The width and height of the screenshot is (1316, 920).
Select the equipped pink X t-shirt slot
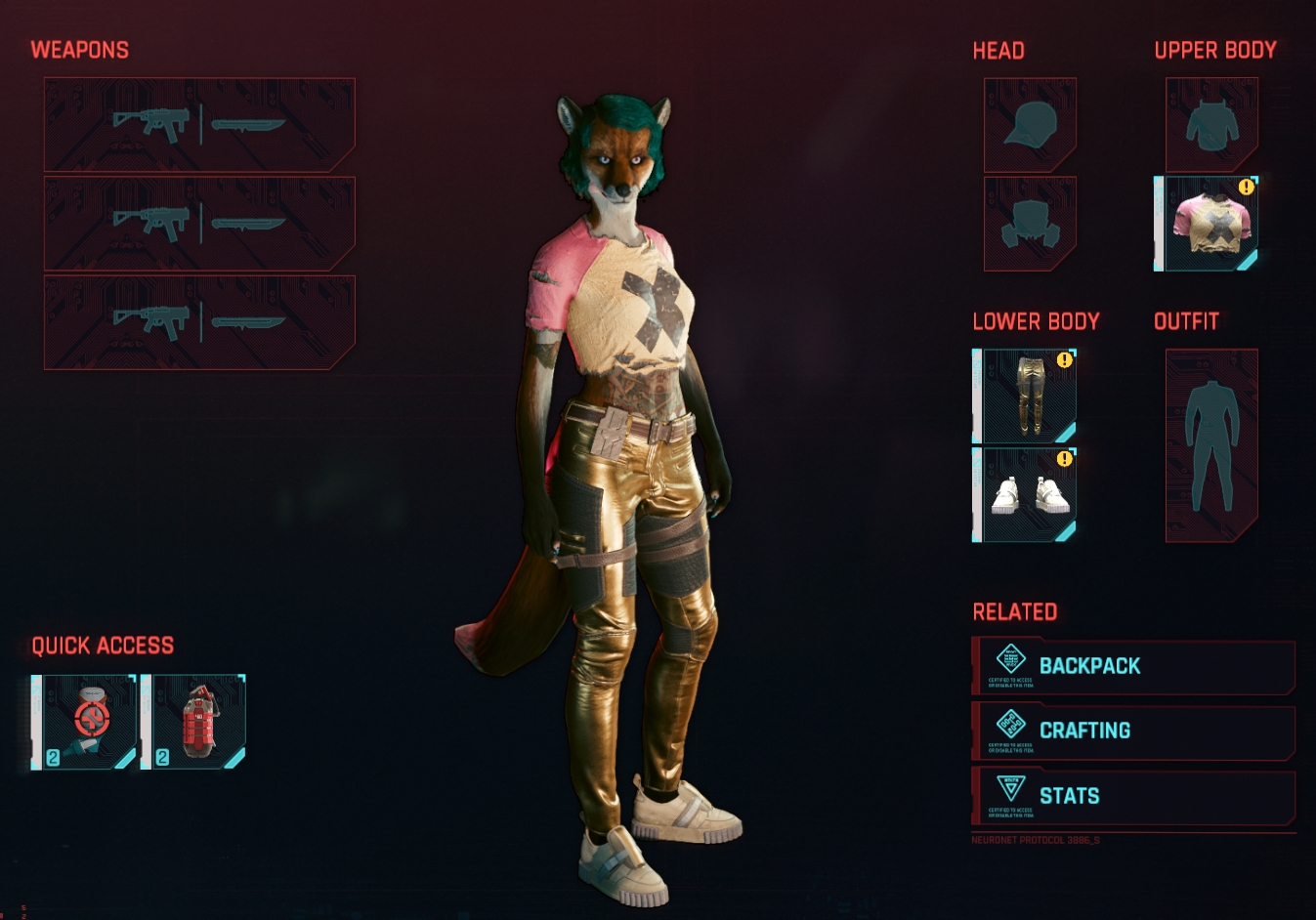click(1208, 224)
